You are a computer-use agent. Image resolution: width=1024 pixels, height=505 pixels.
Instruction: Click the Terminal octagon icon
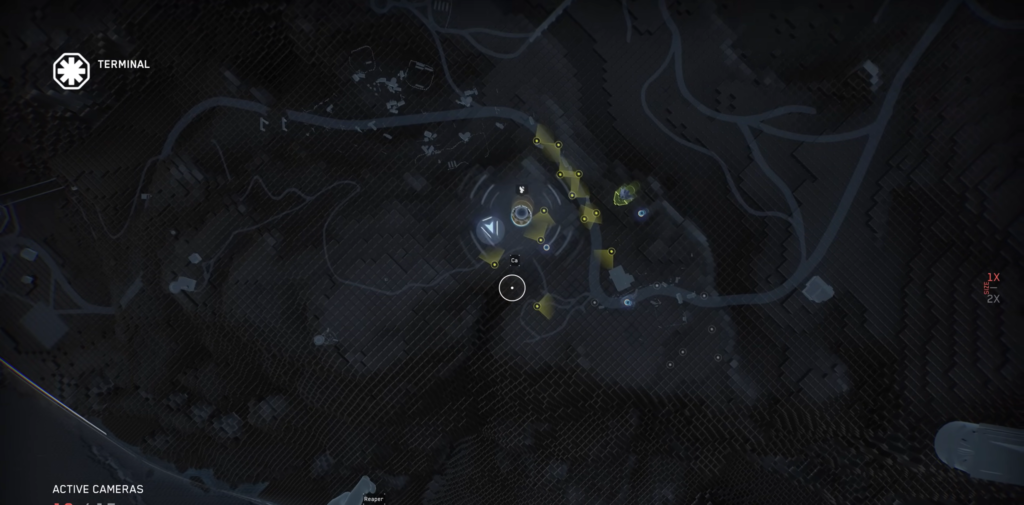point(71,70)
